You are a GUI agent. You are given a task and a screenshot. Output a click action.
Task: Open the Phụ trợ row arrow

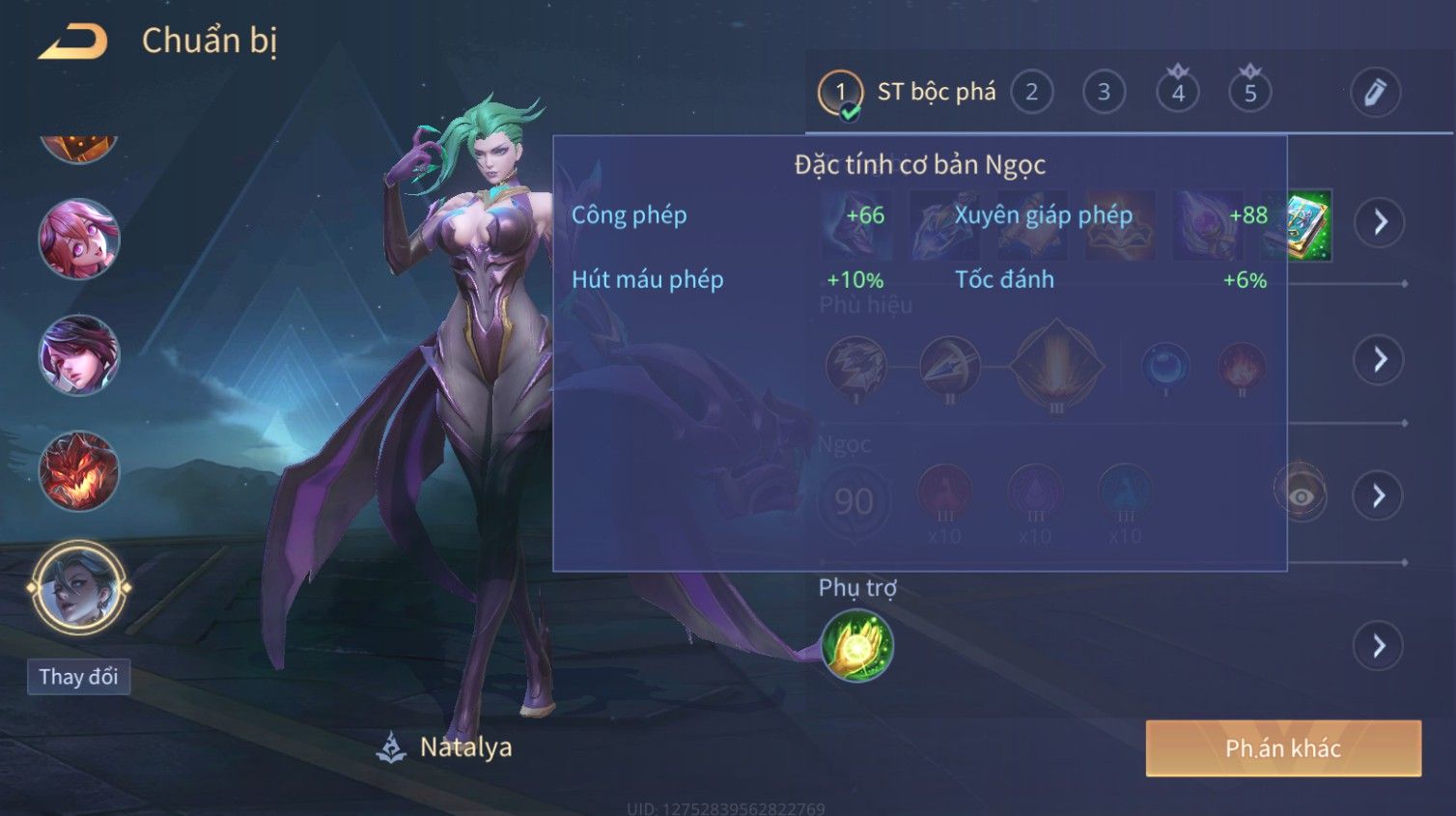[1380, 645]
